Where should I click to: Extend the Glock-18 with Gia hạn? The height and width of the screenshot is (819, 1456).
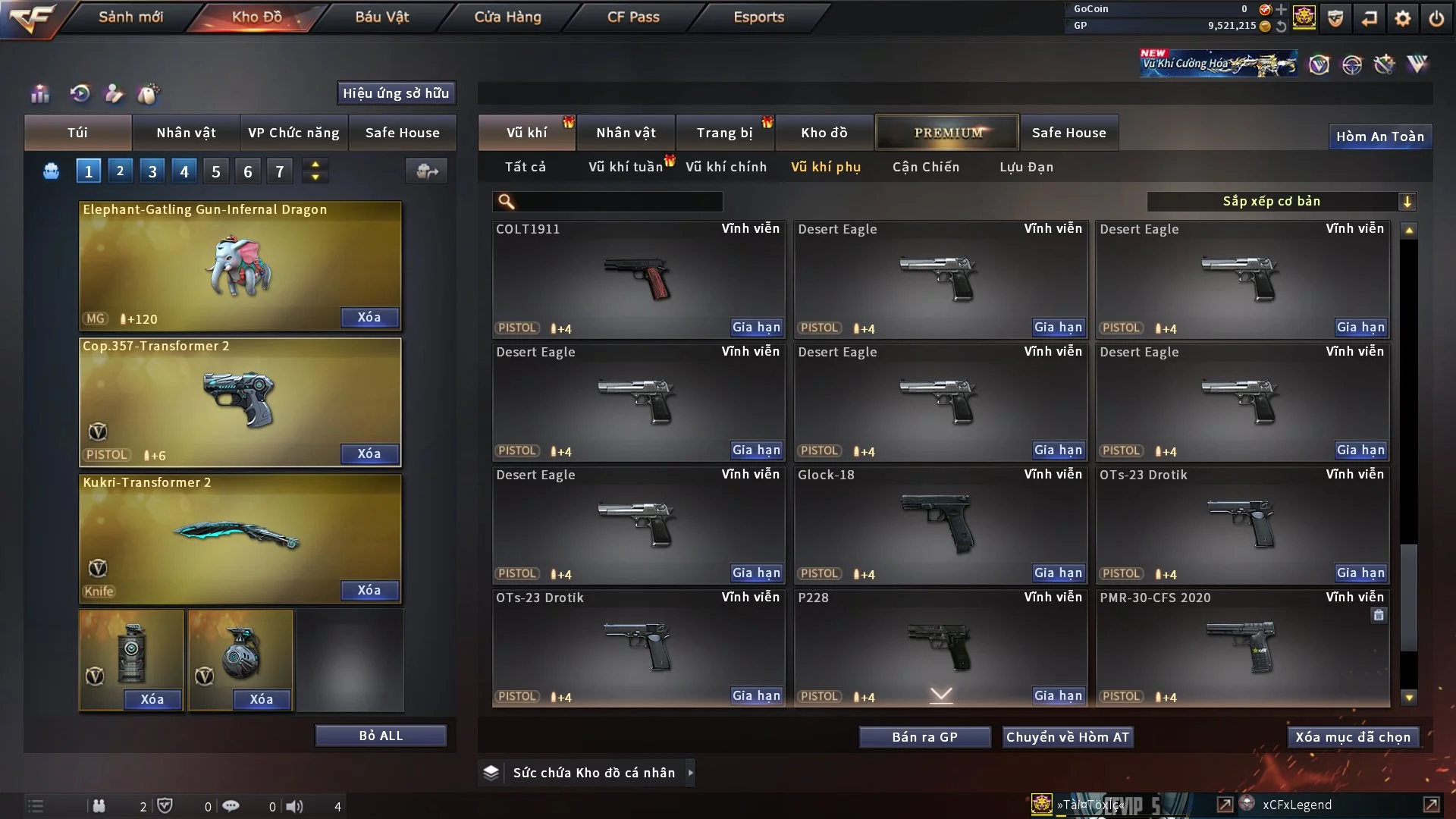1058,573
